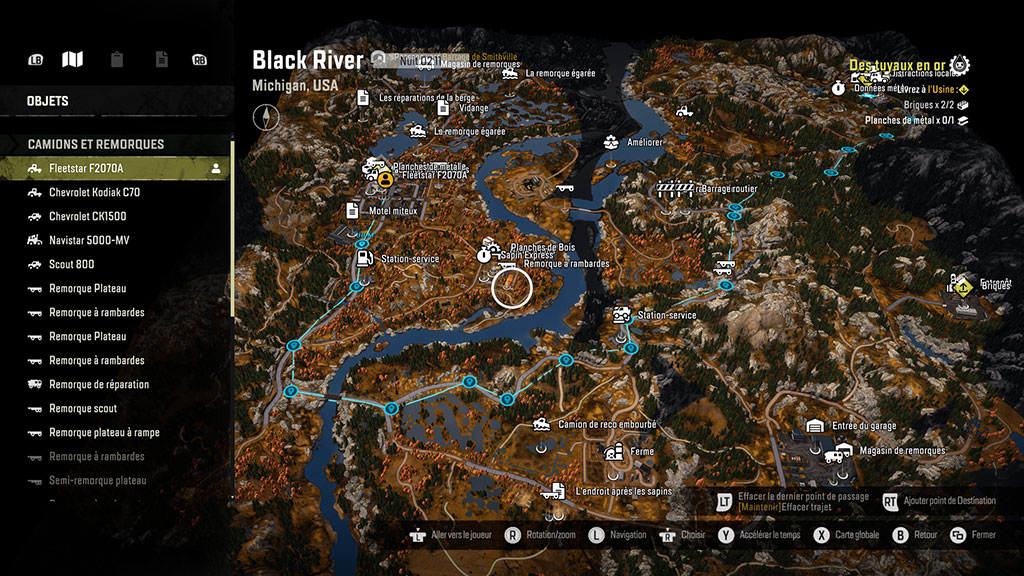Select the Améliorer upgrade marker
Image resolution: width=1024 pixels, height=576 pixels.
610,143
